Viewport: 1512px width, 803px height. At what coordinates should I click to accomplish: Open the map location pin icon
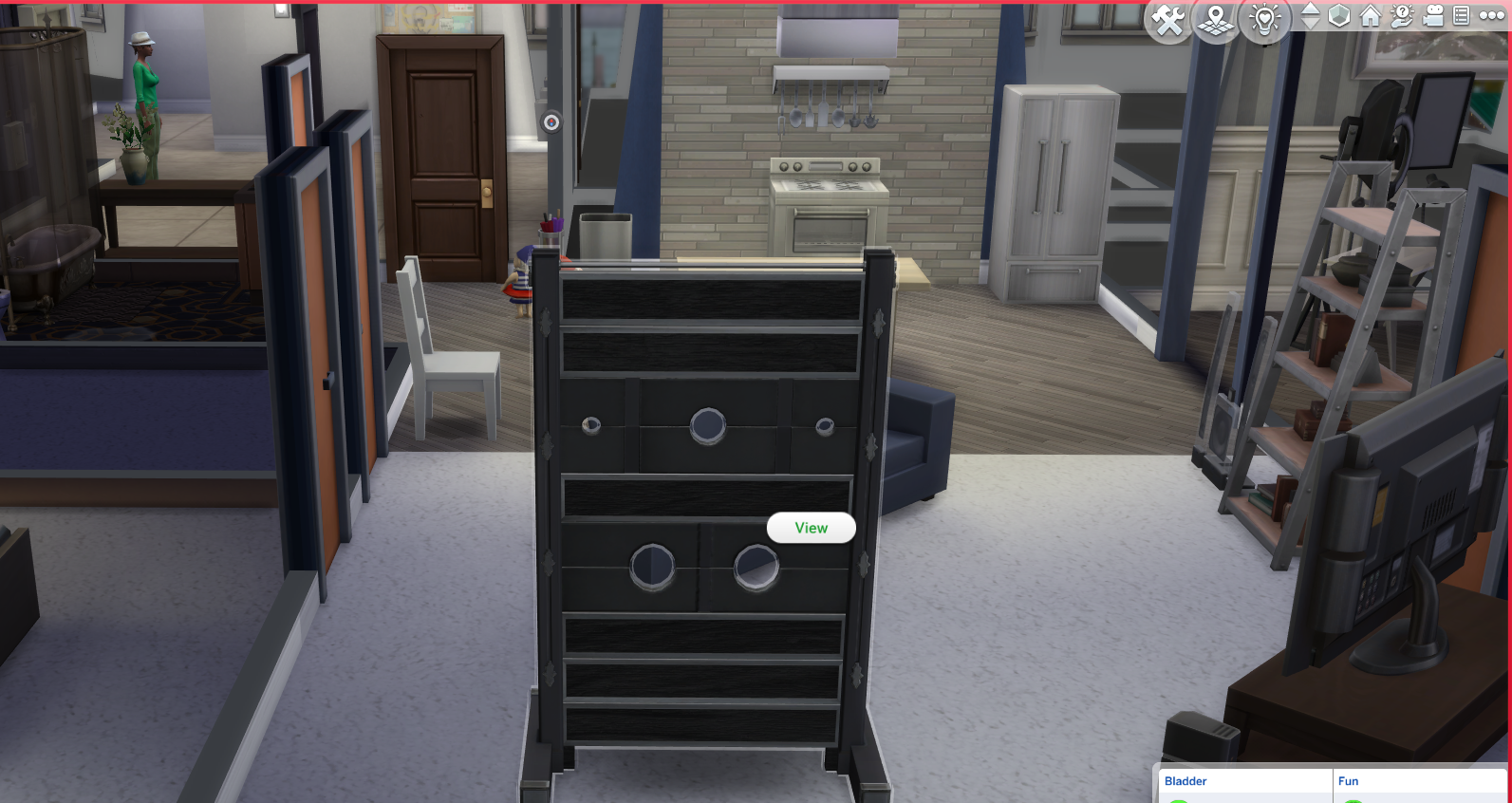(1216, 17)
